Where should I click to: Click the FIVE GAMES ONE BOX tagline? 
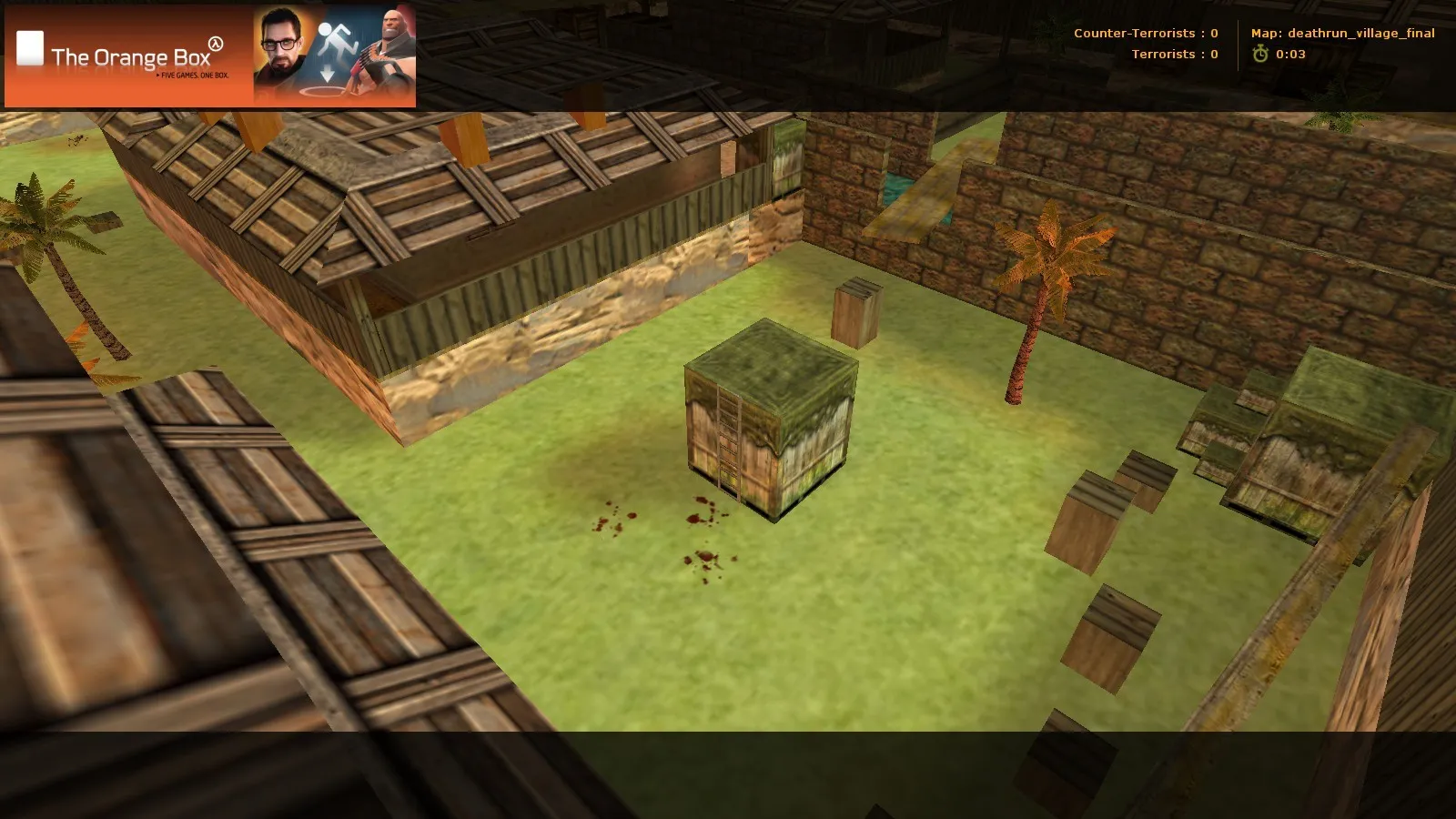coord(193,76)
